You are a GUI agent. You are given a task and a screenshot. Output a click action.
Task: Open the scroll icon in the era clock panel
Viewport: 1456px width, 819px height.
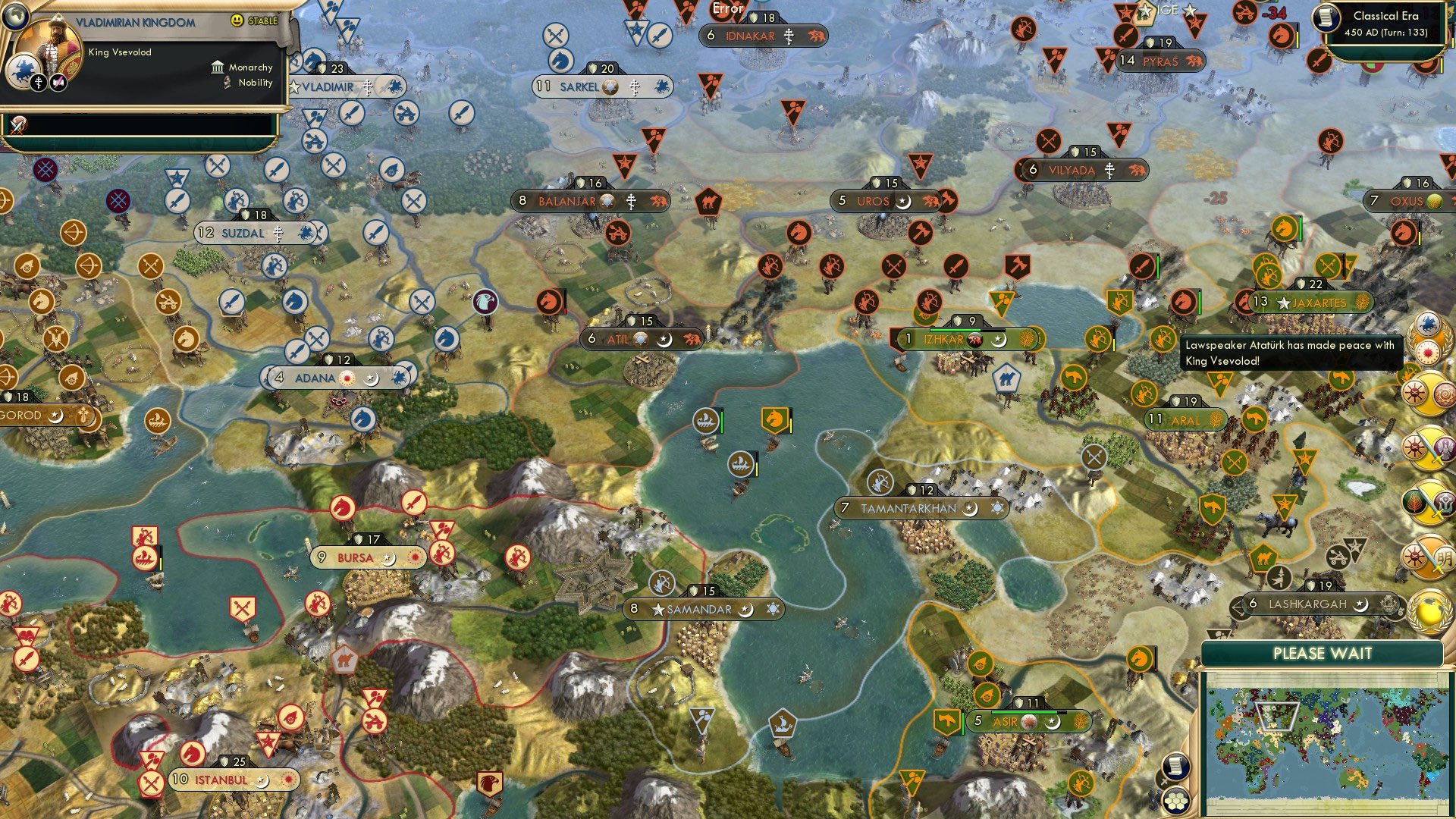1326,19
